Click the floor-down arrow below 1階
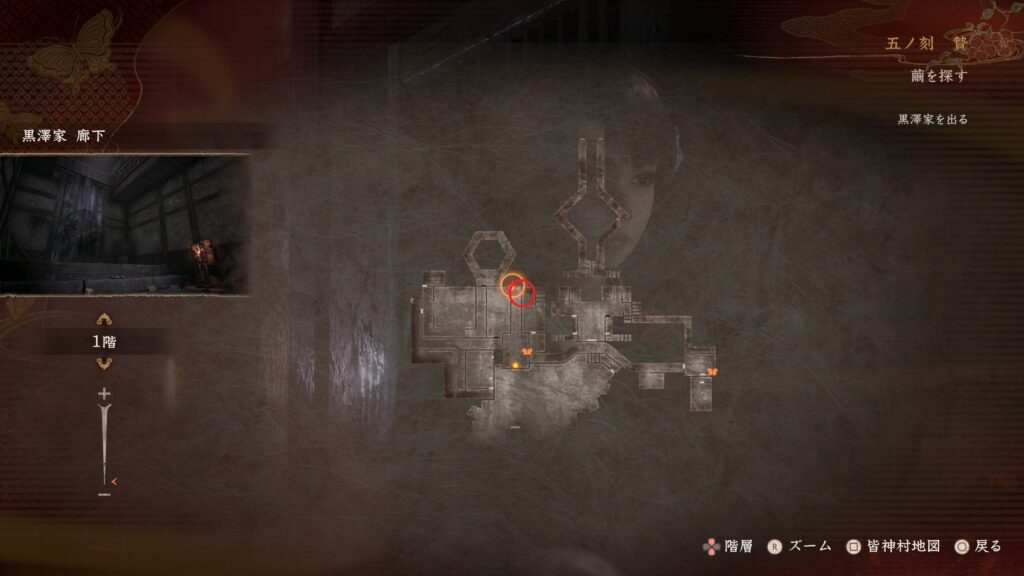 pyautogui.click(x=104, y=363)
